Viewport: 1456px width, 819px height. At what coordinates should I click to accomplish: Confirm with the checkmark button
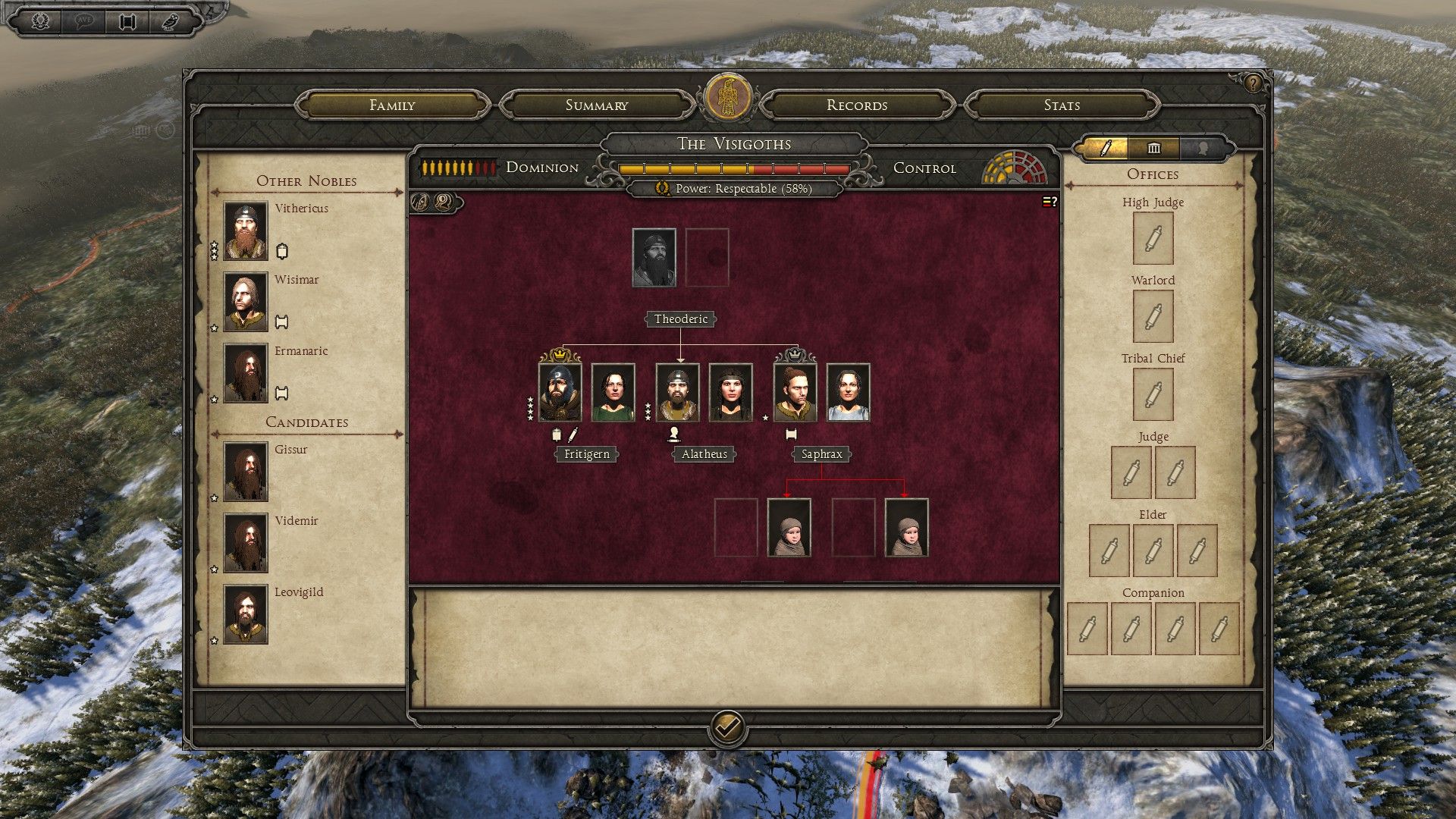point(727,729)
